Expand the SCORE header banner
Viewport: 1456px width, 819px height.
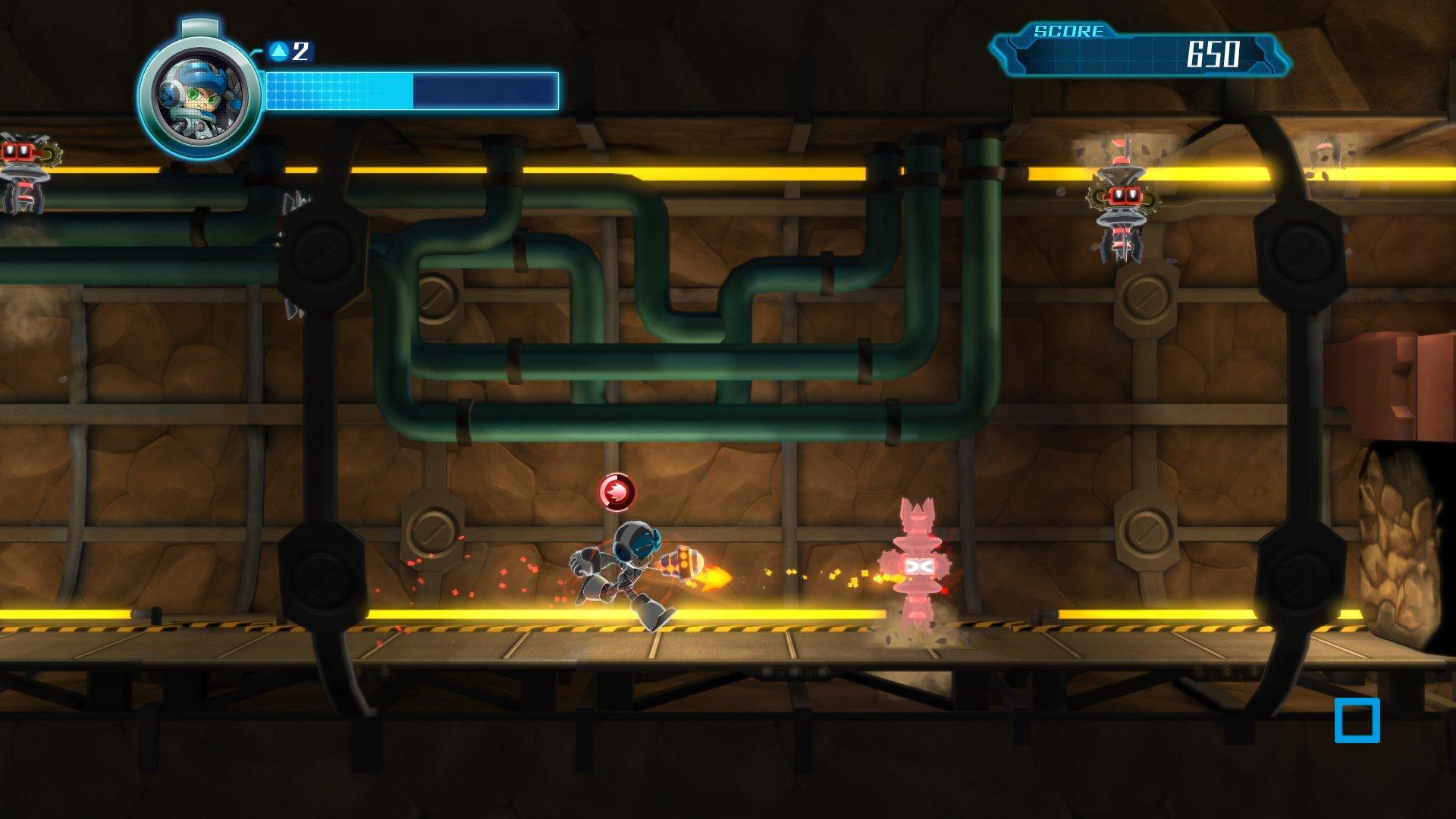tap(1067, 32)
